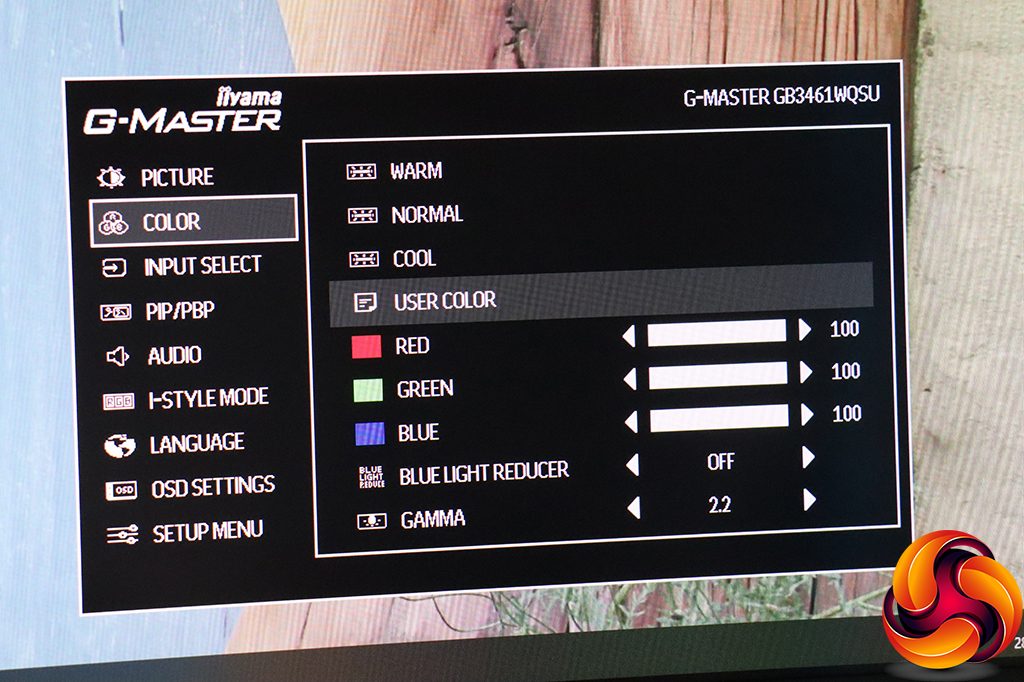The height and width of the screenshot is (682, 1024).
Task: Select the Color menu section
Action: [x=171, y=223]
